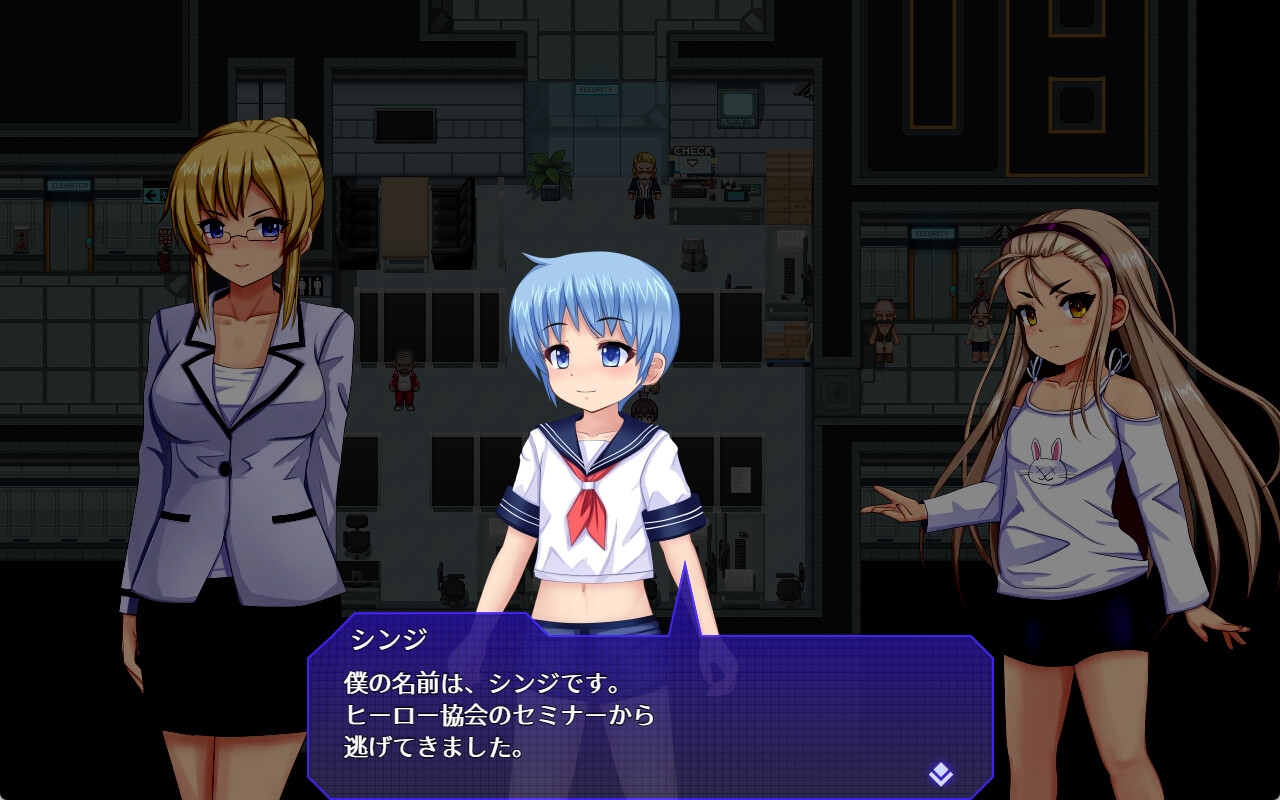
Task: Click the SECURITY sign in the upper hallway
Action: 597,88
